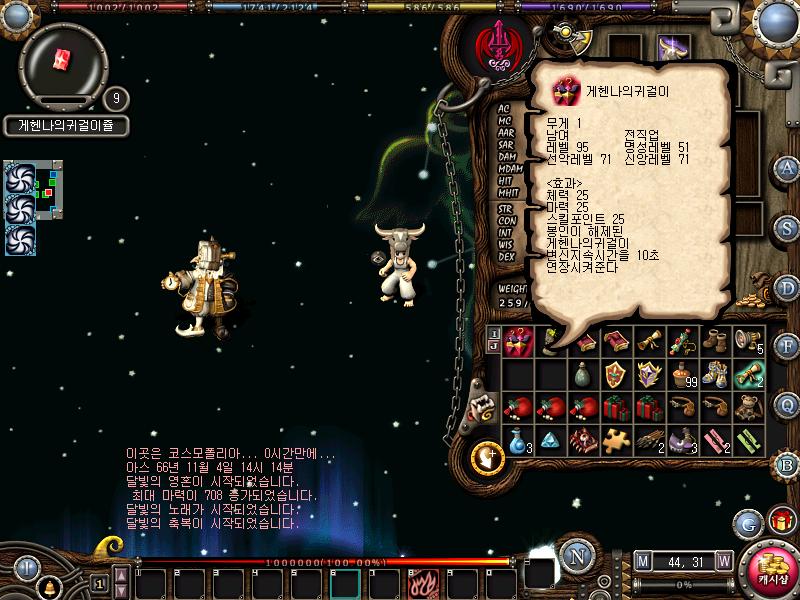
Task: Select the Gehenna earring mystery item slot
Action: [518, 342]
